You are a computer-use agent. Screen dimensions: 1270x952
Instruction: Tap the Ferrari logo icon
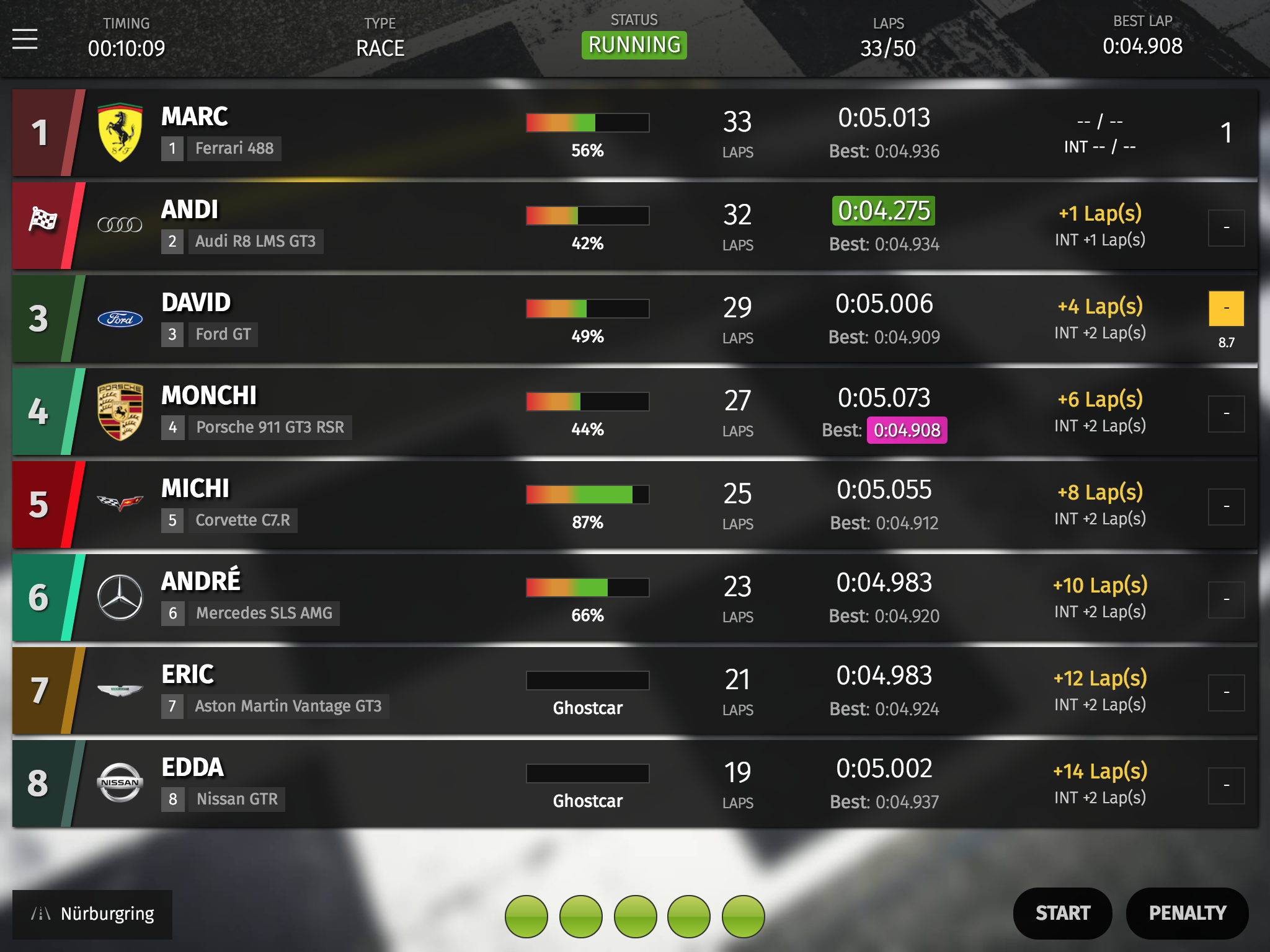120,133
